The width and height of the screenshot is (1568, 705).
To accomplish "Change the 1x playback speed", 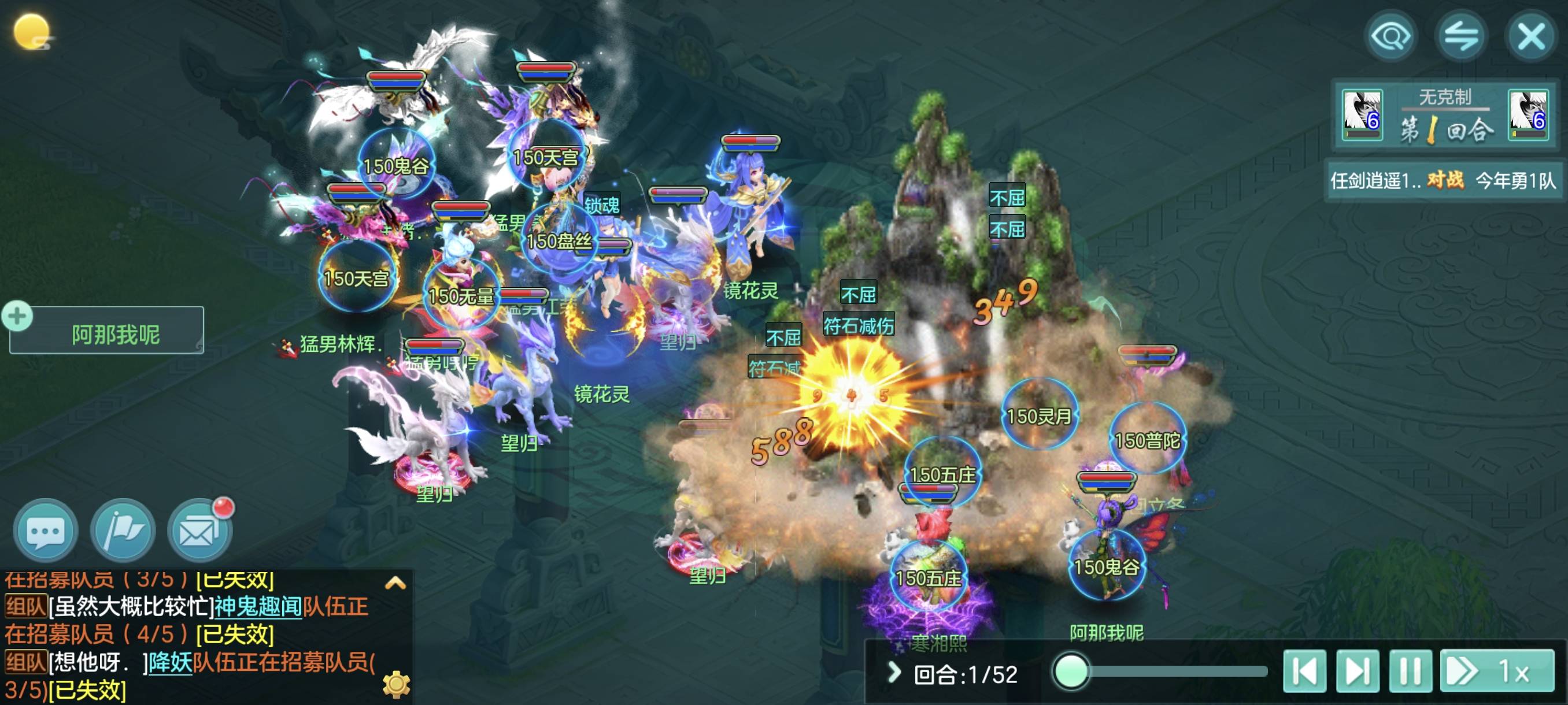I will (1497, 671).
